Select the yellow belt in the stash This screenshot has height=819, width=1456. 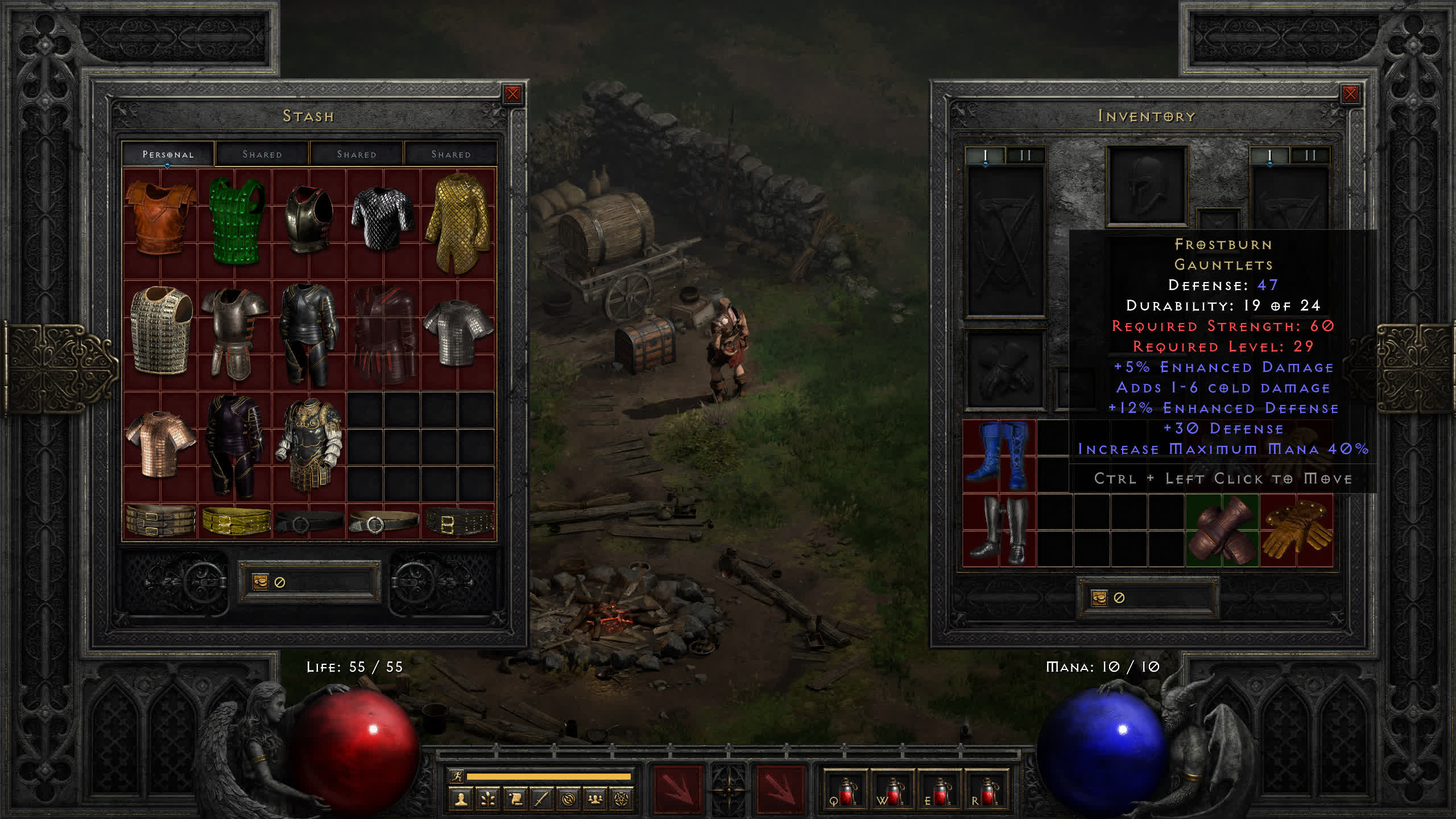[x=236, y=520]
